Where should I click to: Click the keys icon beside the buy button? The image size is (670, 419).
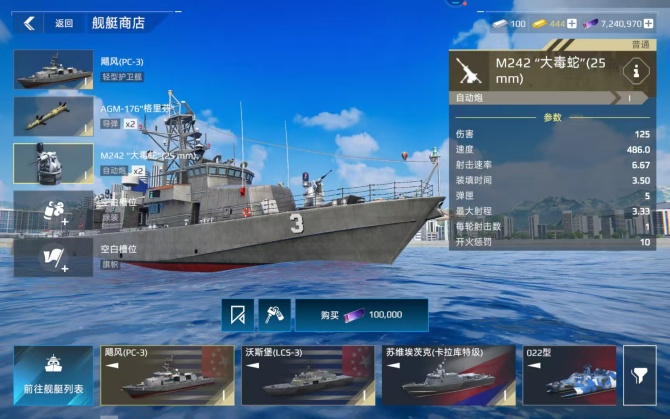tap(273, 315)
